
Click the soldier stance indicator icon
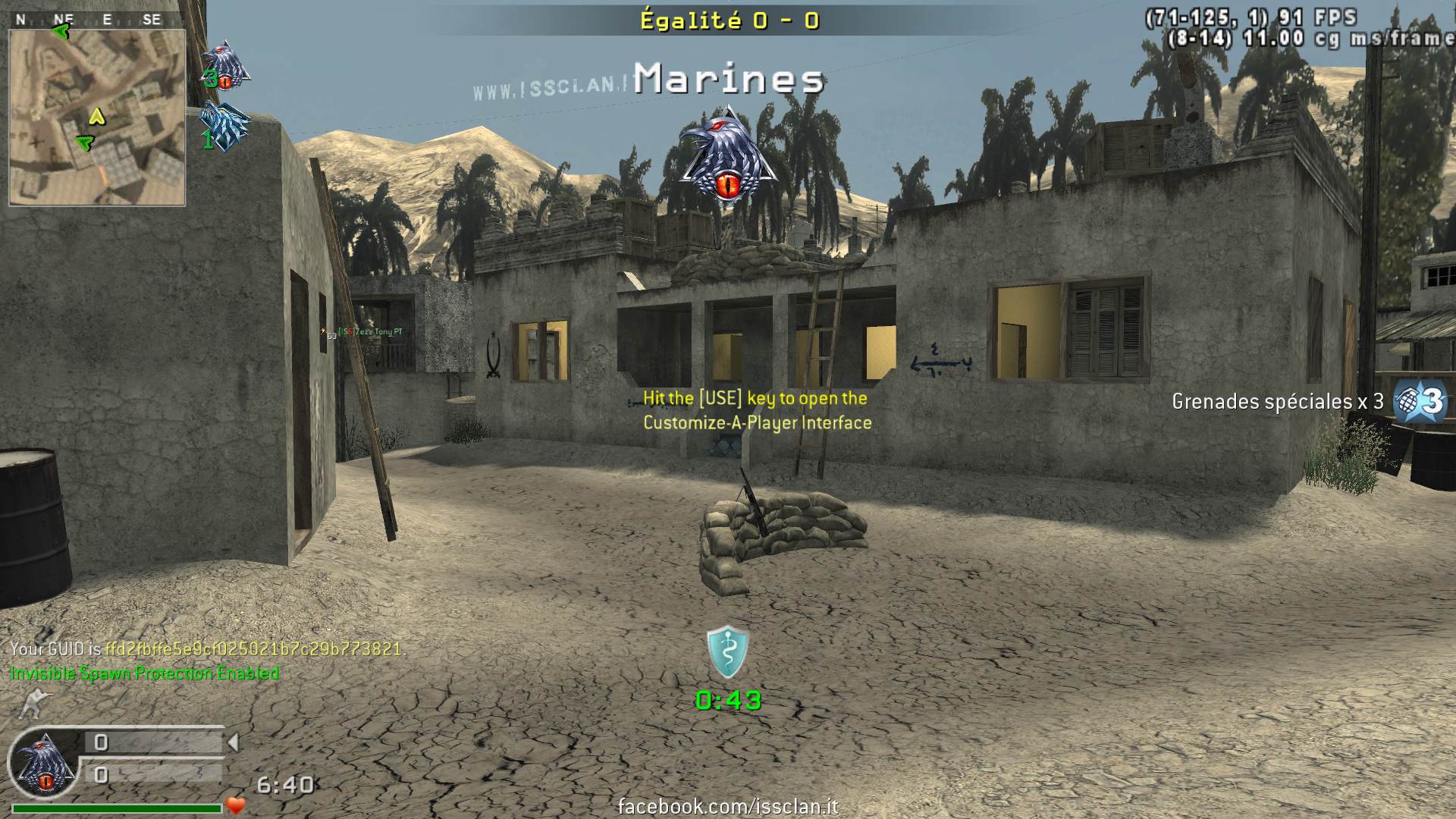pyautogui.click(x=33, y=704)
